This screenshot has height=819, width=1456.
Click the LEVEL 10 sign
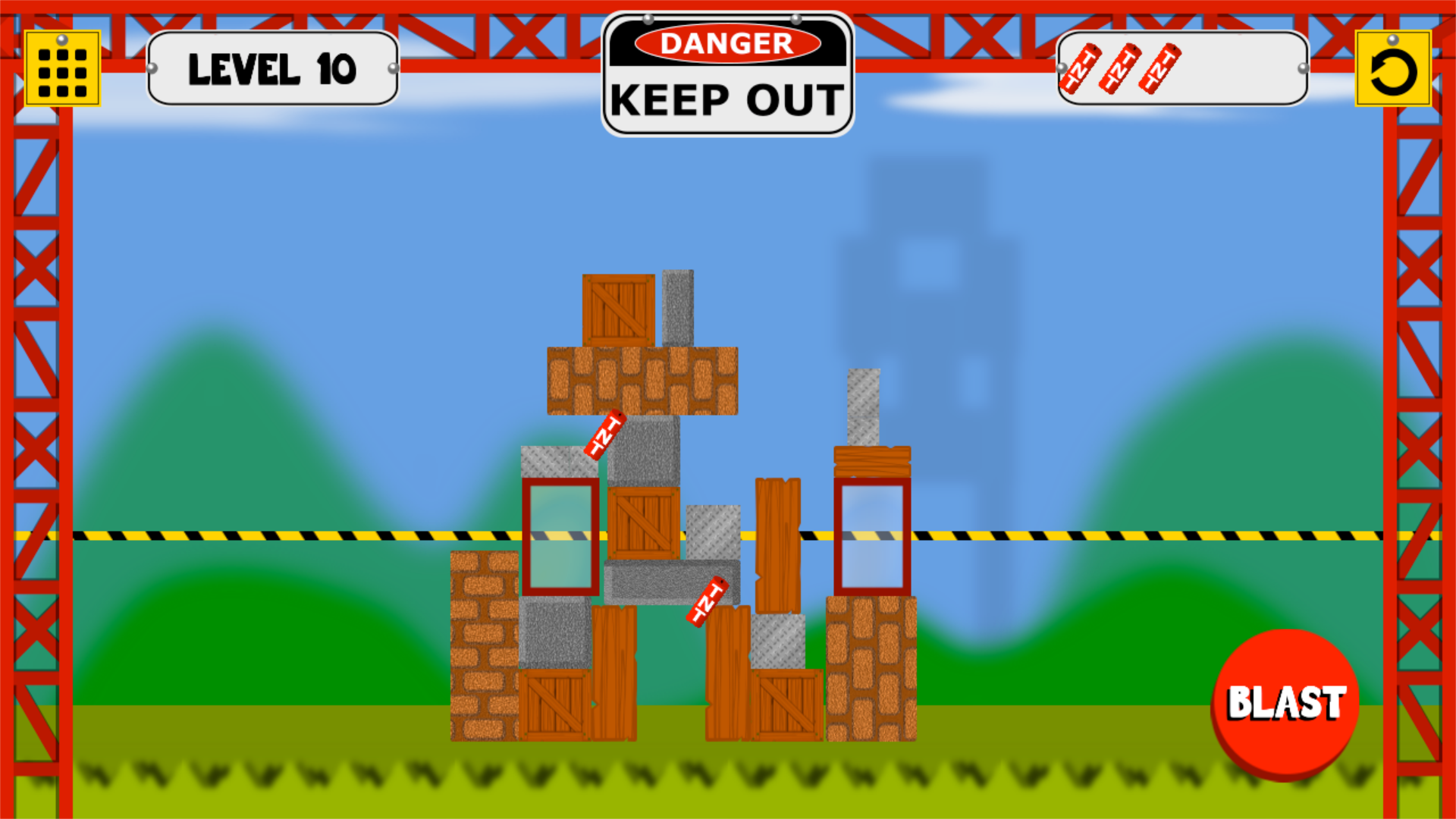pyautogui.click(x=273, y=70)
